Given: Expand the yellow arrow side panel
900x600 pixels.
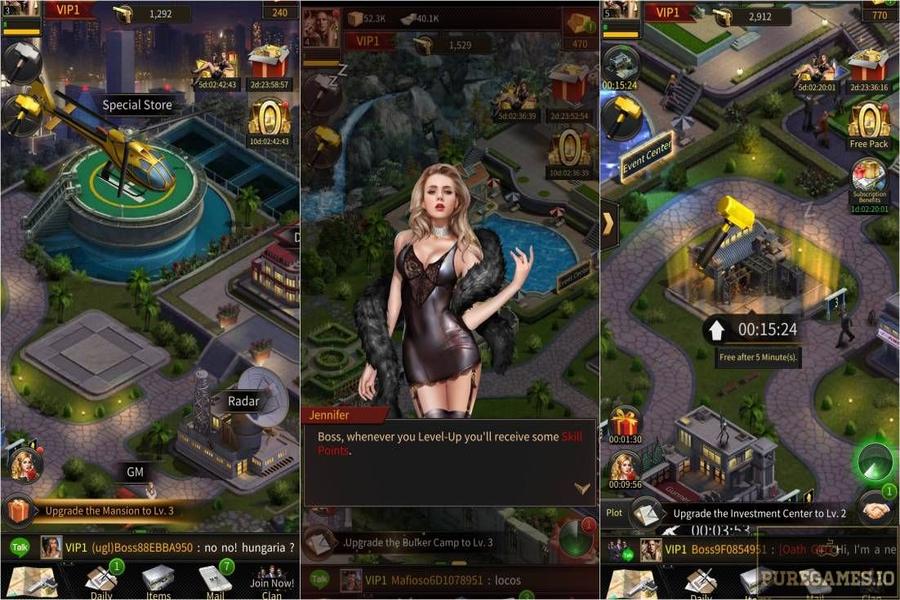Looking at the screenshot, I should [608, 222].
